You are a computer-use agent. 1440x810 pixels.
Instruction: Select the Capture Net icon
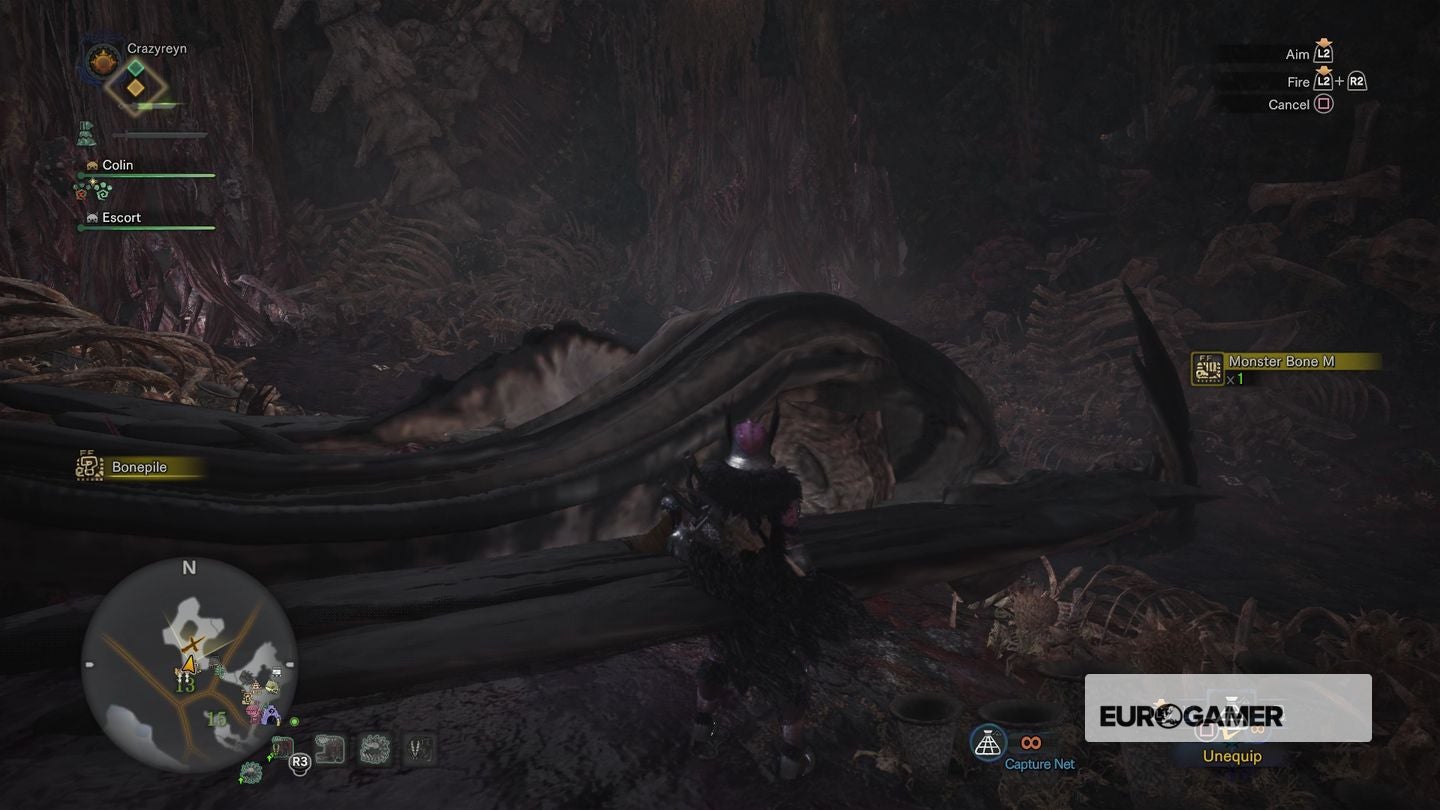tap(988, 744)
